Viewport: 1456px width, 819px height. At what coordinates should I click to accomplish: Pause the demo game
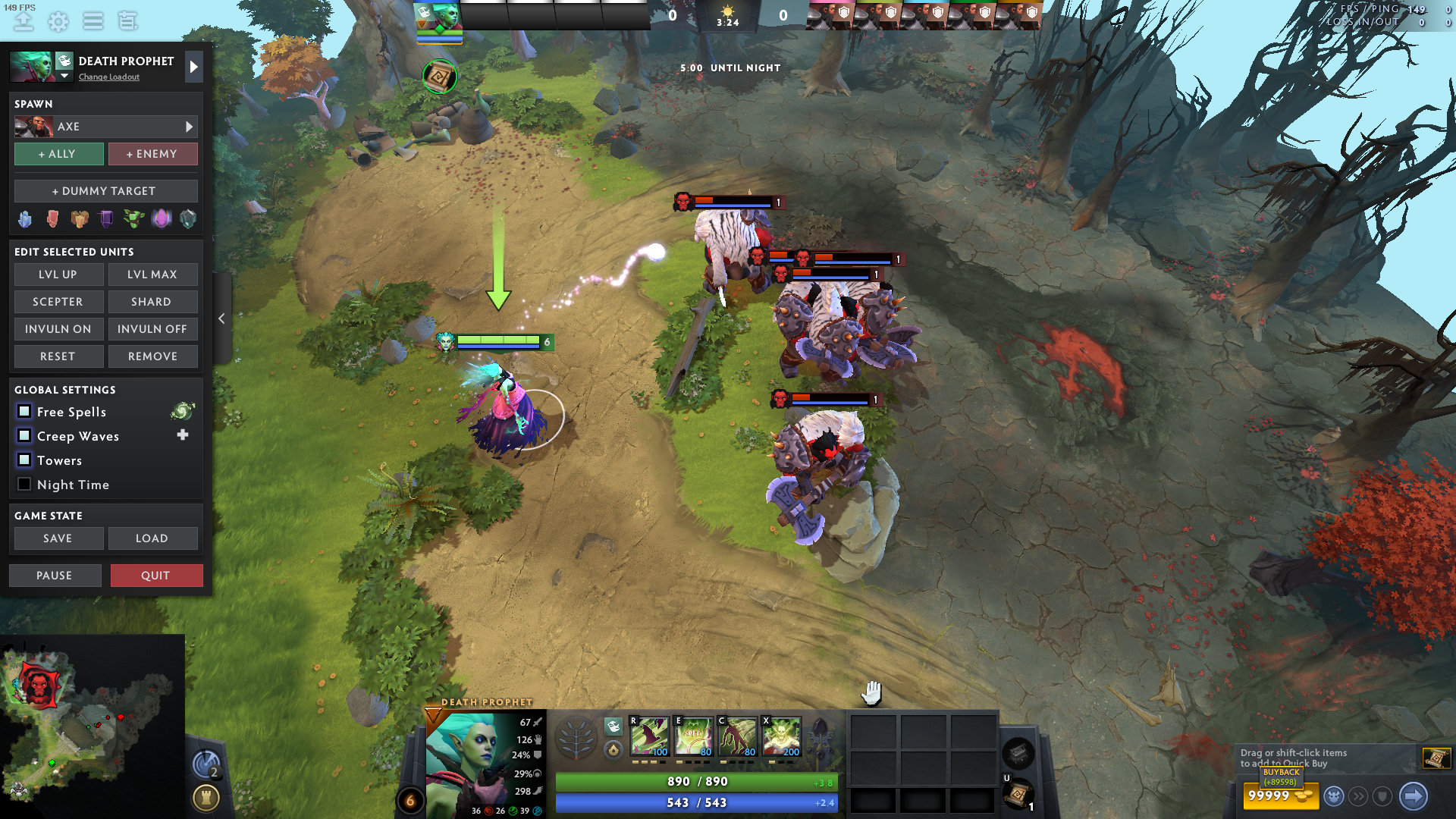click(55, 576)
